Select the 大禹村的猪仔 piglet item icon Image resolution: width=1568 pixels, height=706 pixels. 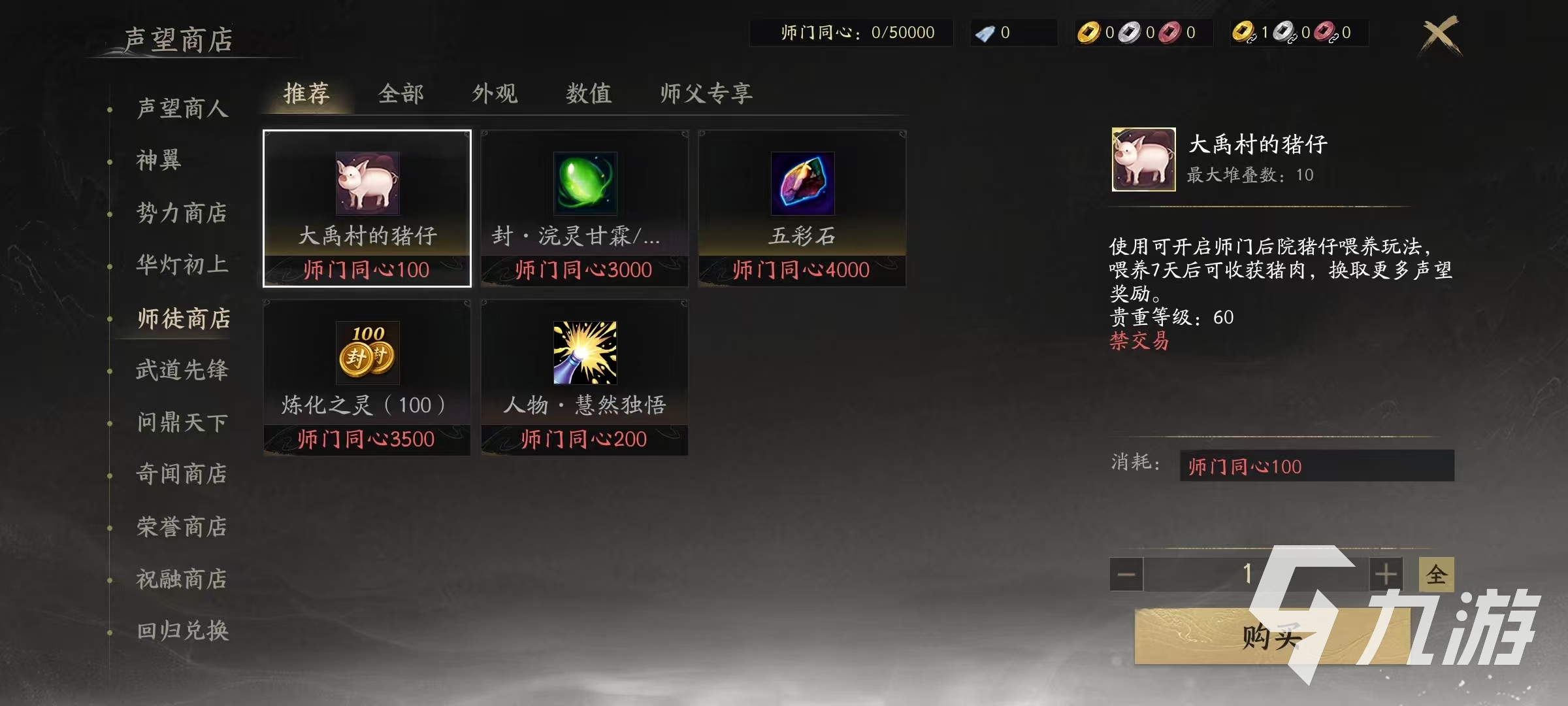pyautogui.click(x=366, y=184)
